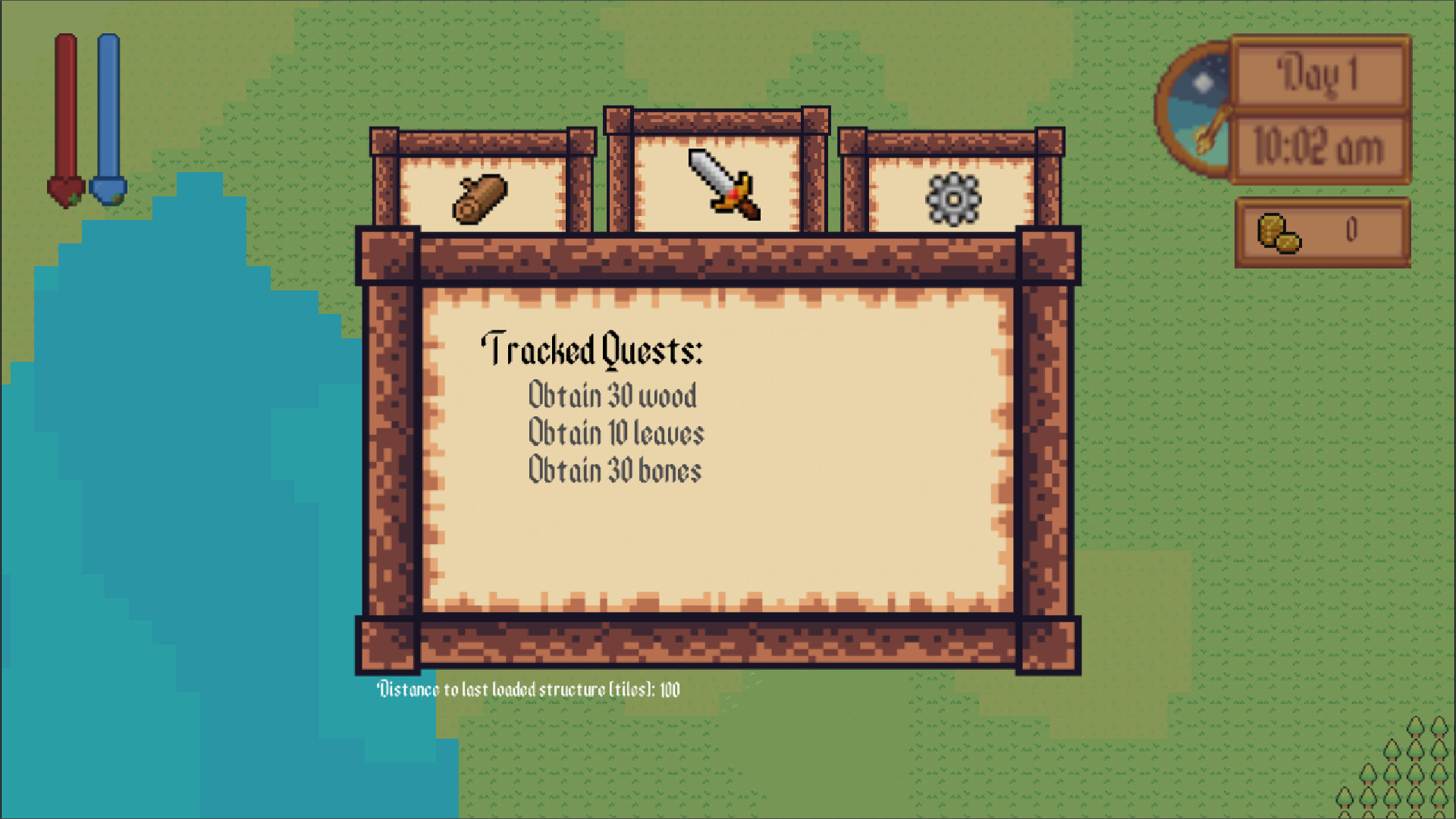Click the Tracked Quests heading
1456x819 pixels.
(x=594, y=350)
